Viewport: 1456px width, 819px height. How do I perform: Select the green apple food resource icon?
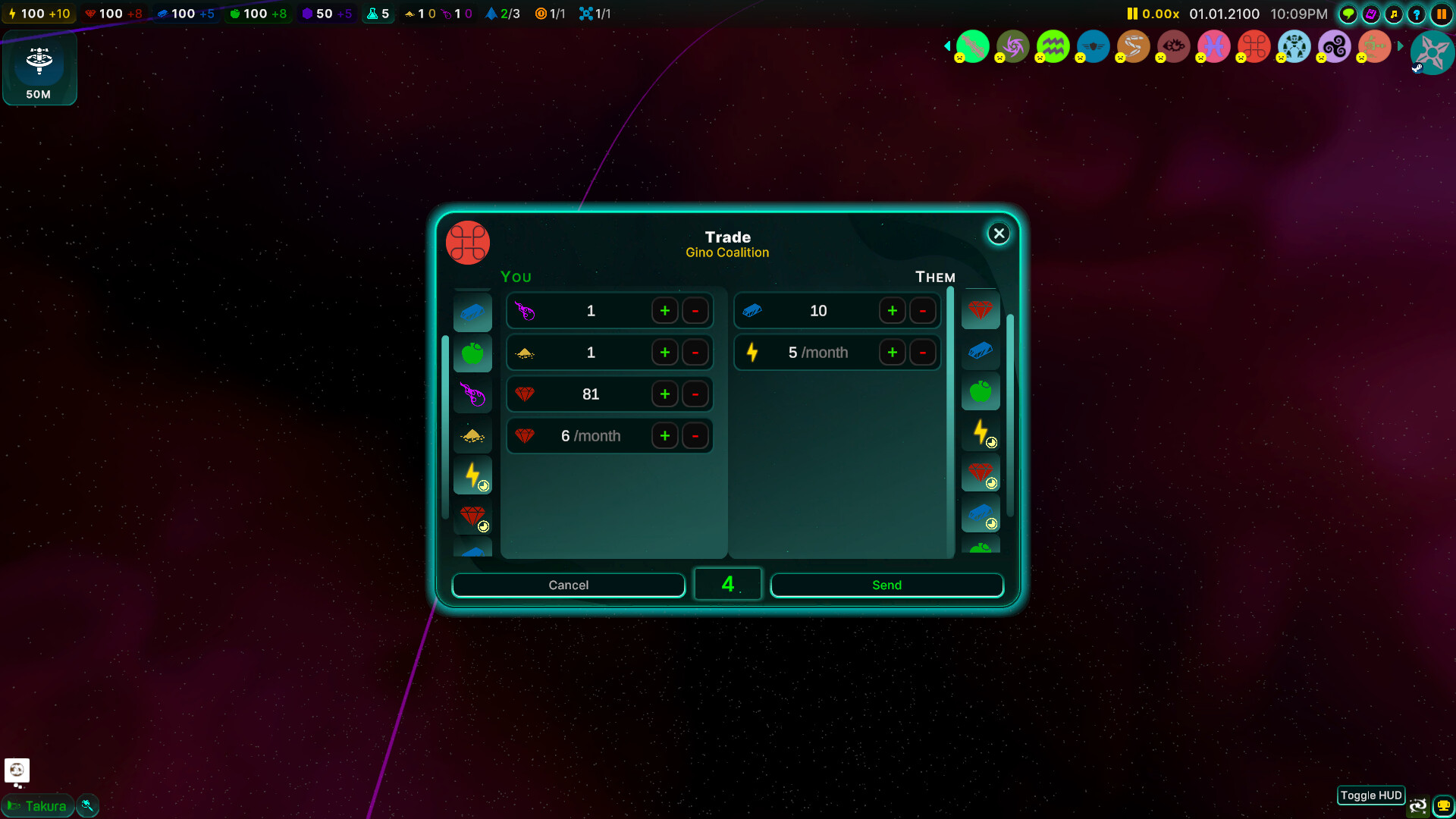click(x=472, y=353)
